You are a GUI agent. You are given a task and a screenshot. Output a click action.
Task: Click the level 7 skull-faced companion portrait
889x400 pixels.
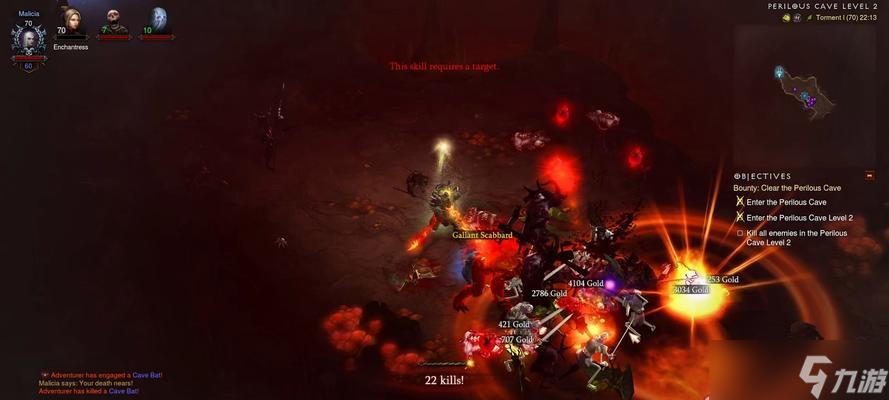pos(115,22)
